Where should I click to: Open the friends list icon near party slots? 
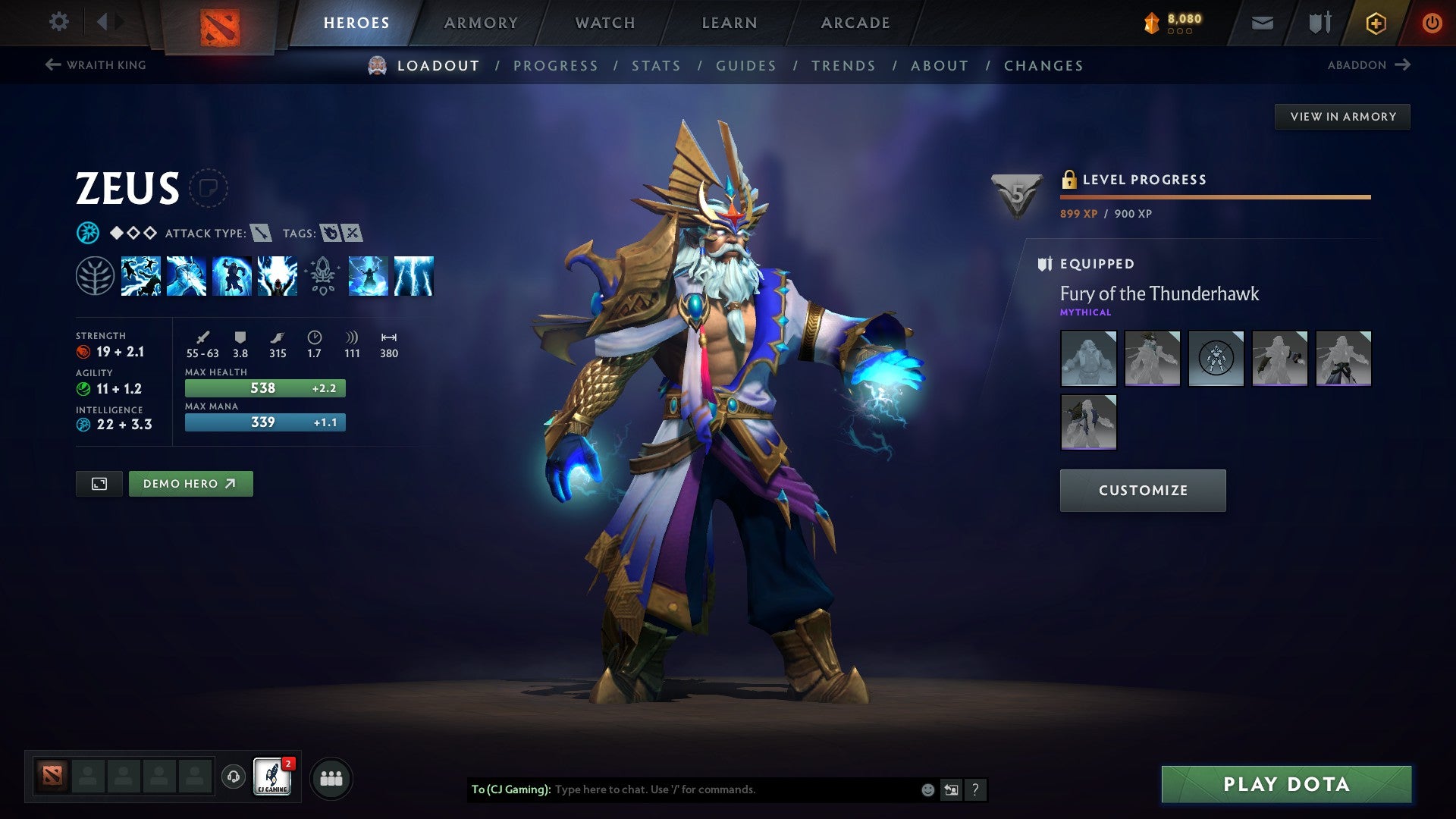[x=330, y=777]
